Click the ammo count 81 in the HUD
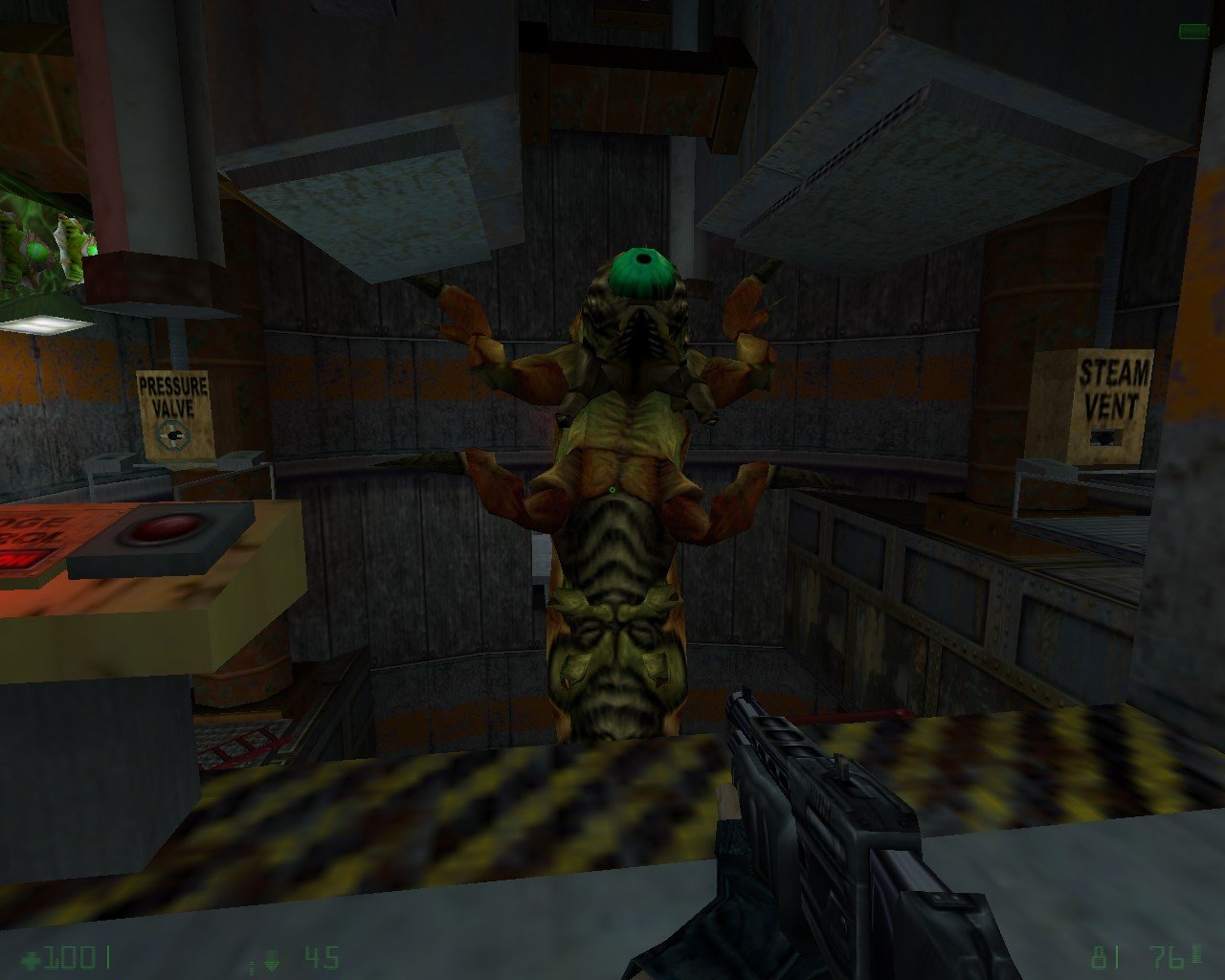Viewport: 1225px width, 980px height. [1103, 954]
